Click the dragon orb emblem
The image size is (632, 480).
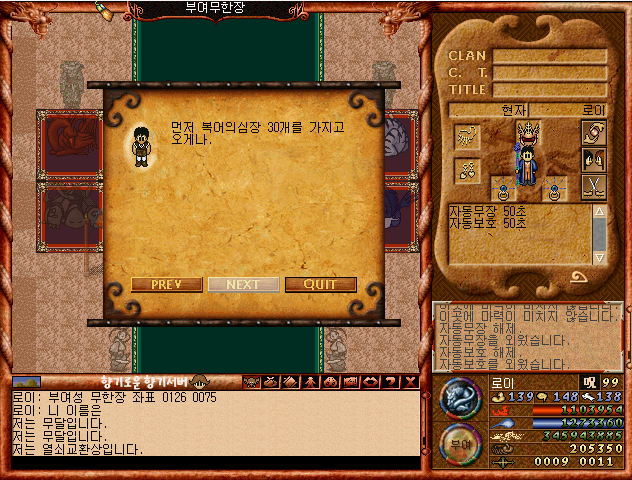(460, 398)
